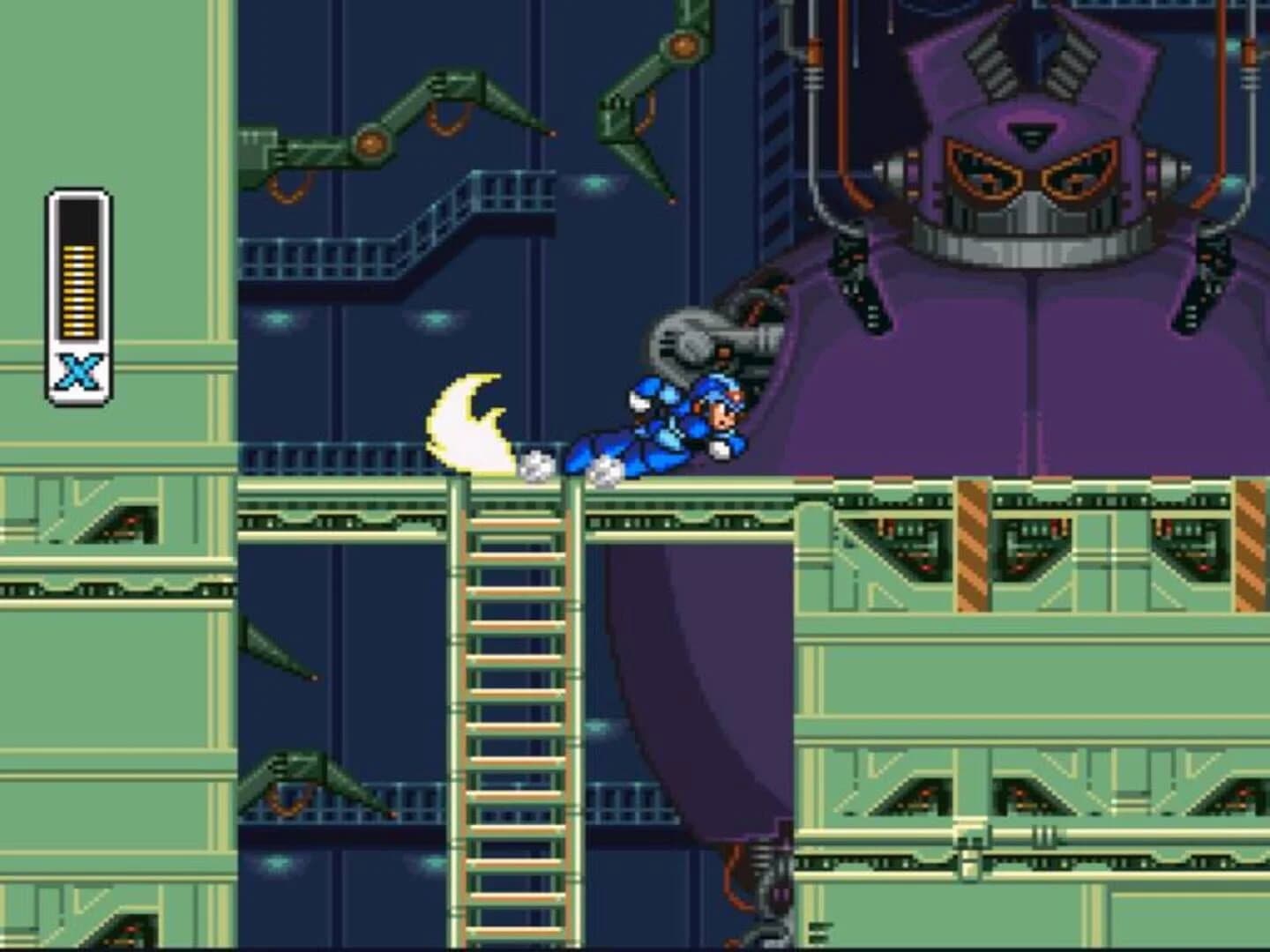Click the black triangle emblem on the robot's forehead
This screenshot has height=952, width=1270.
pyautogui.click(x=1032, y=132)
